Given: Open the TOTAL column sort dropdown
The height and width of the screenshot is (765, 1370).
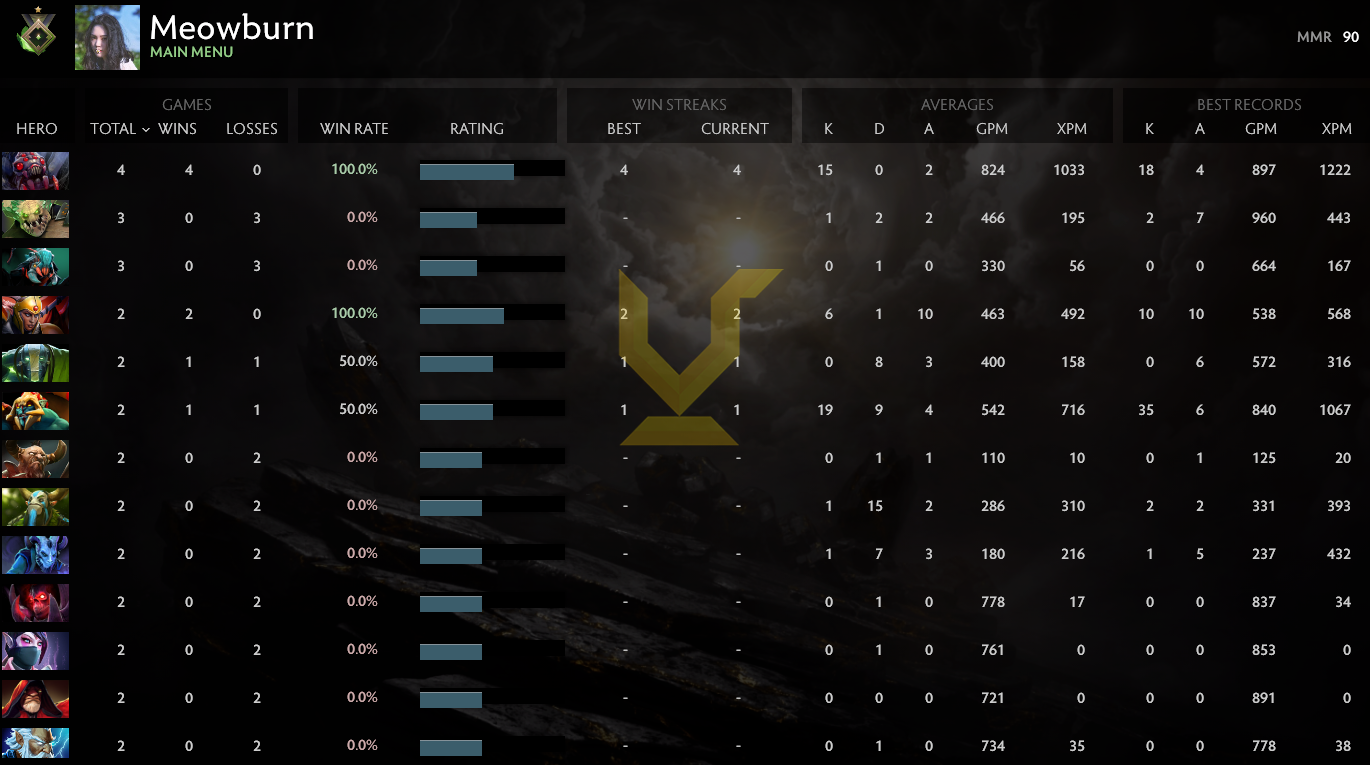Looking at the screenshot, I should pos(118,129).
